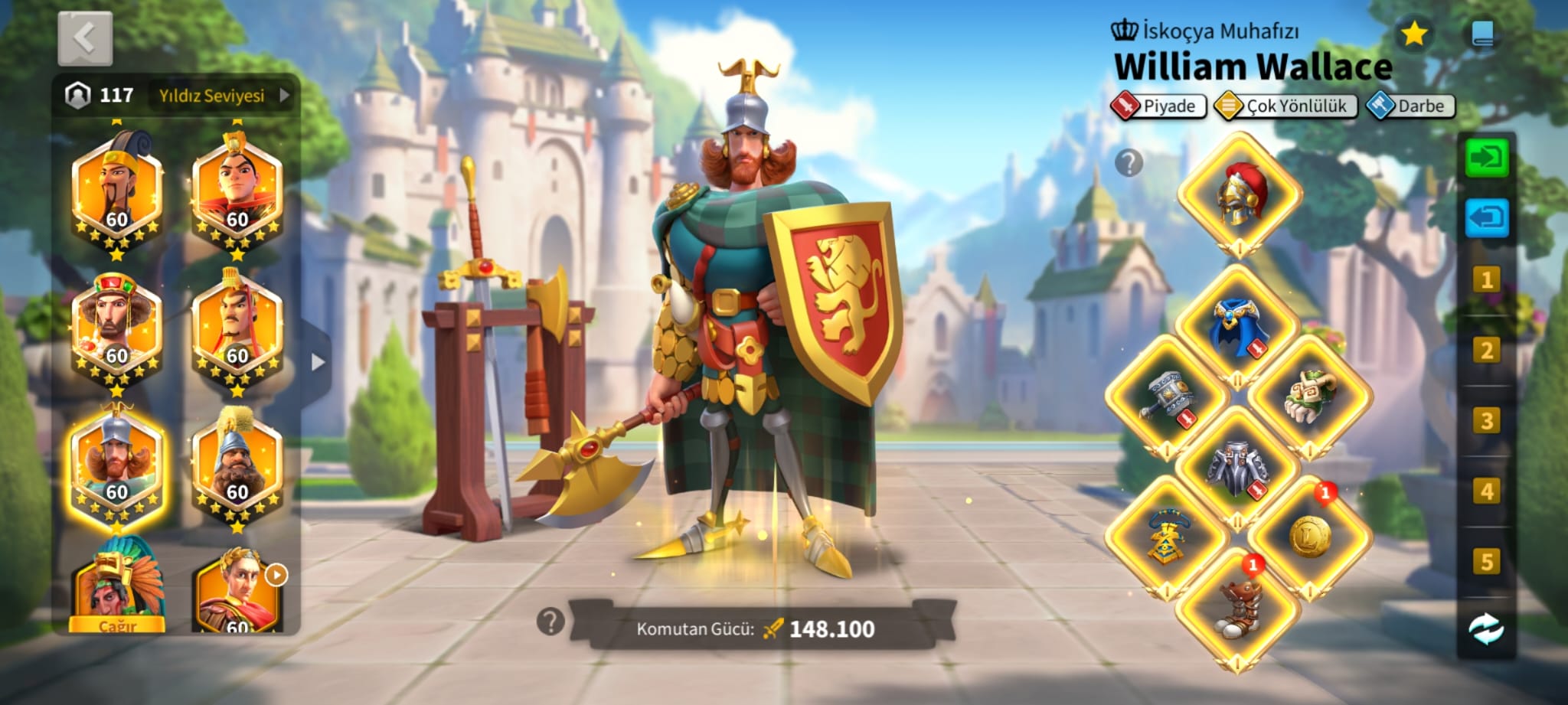Switch to equipment preset 3
The image size is (1568, 705).
[1486, 421]
